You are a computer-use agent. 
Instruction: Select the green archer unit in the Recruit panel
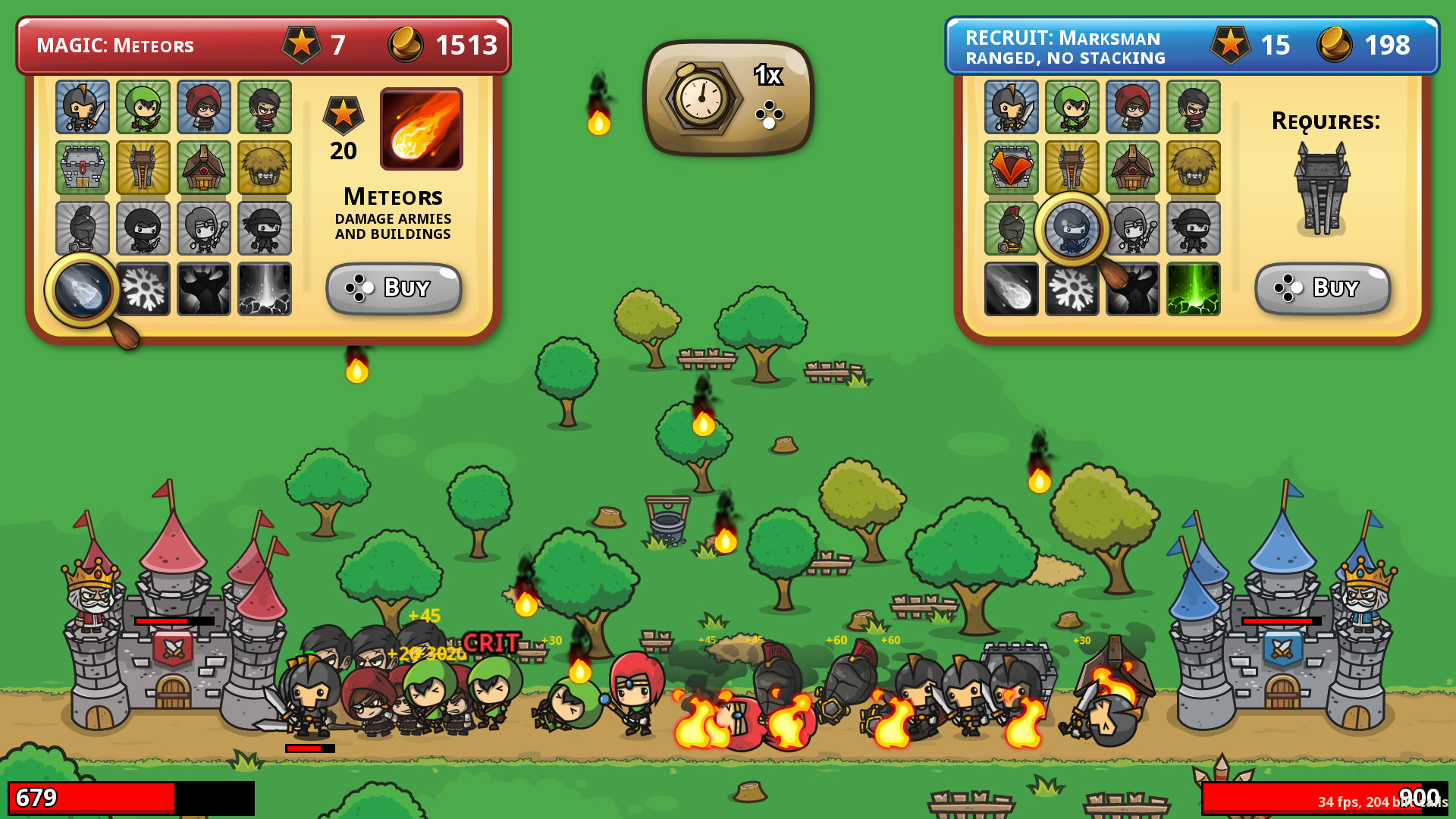coord(1072,108)
